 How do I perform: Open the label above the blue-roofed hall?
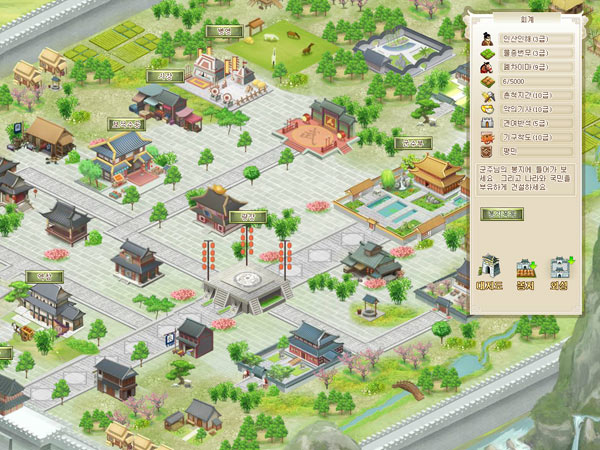point(126,124)
